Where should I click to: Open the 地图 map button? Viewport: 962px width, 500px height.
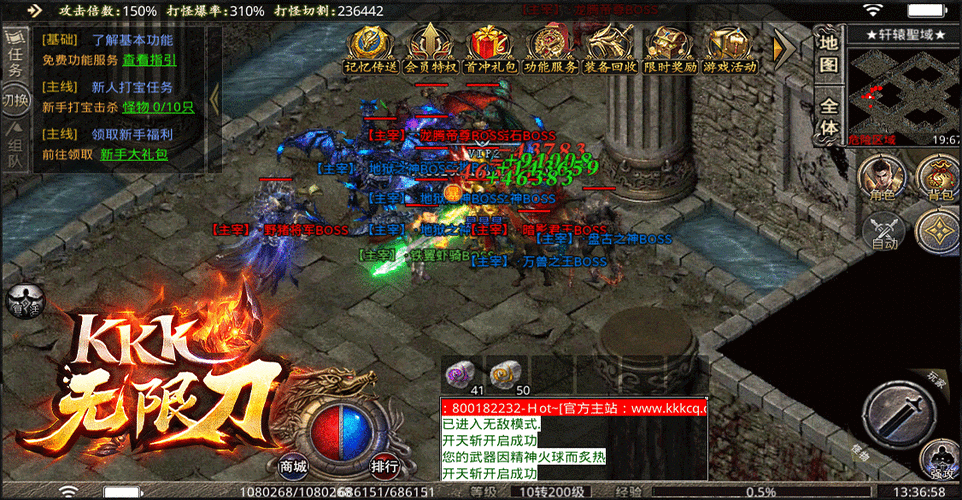829,52
